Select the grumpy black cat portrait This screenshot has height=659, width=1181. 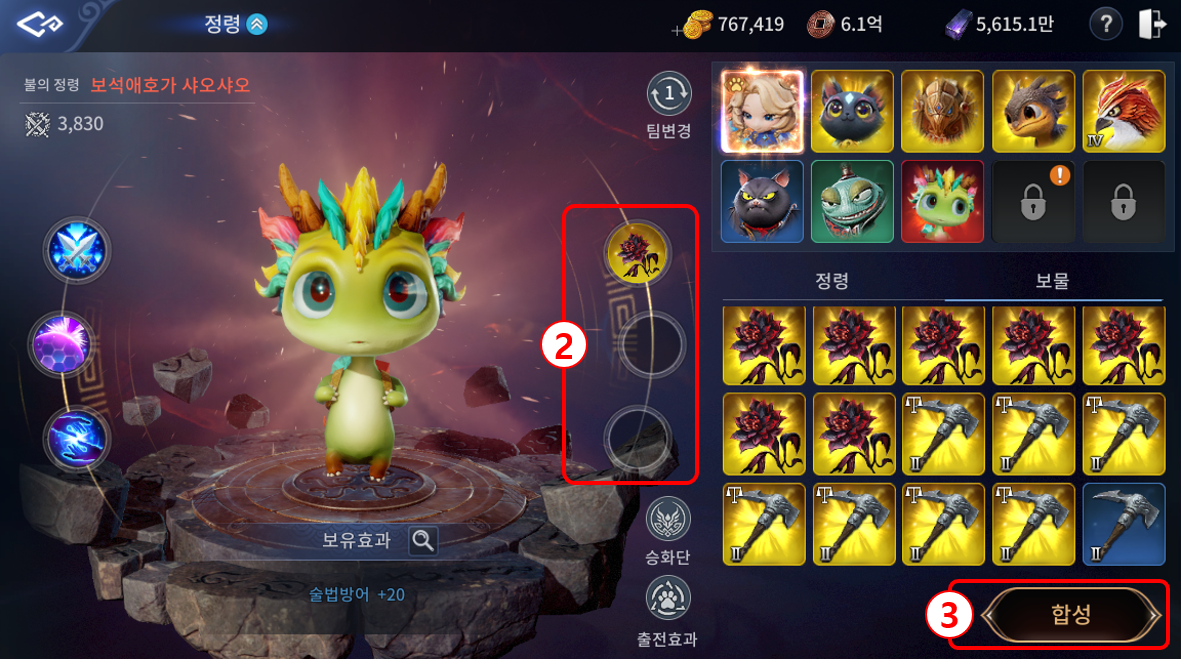pos(762,201)
